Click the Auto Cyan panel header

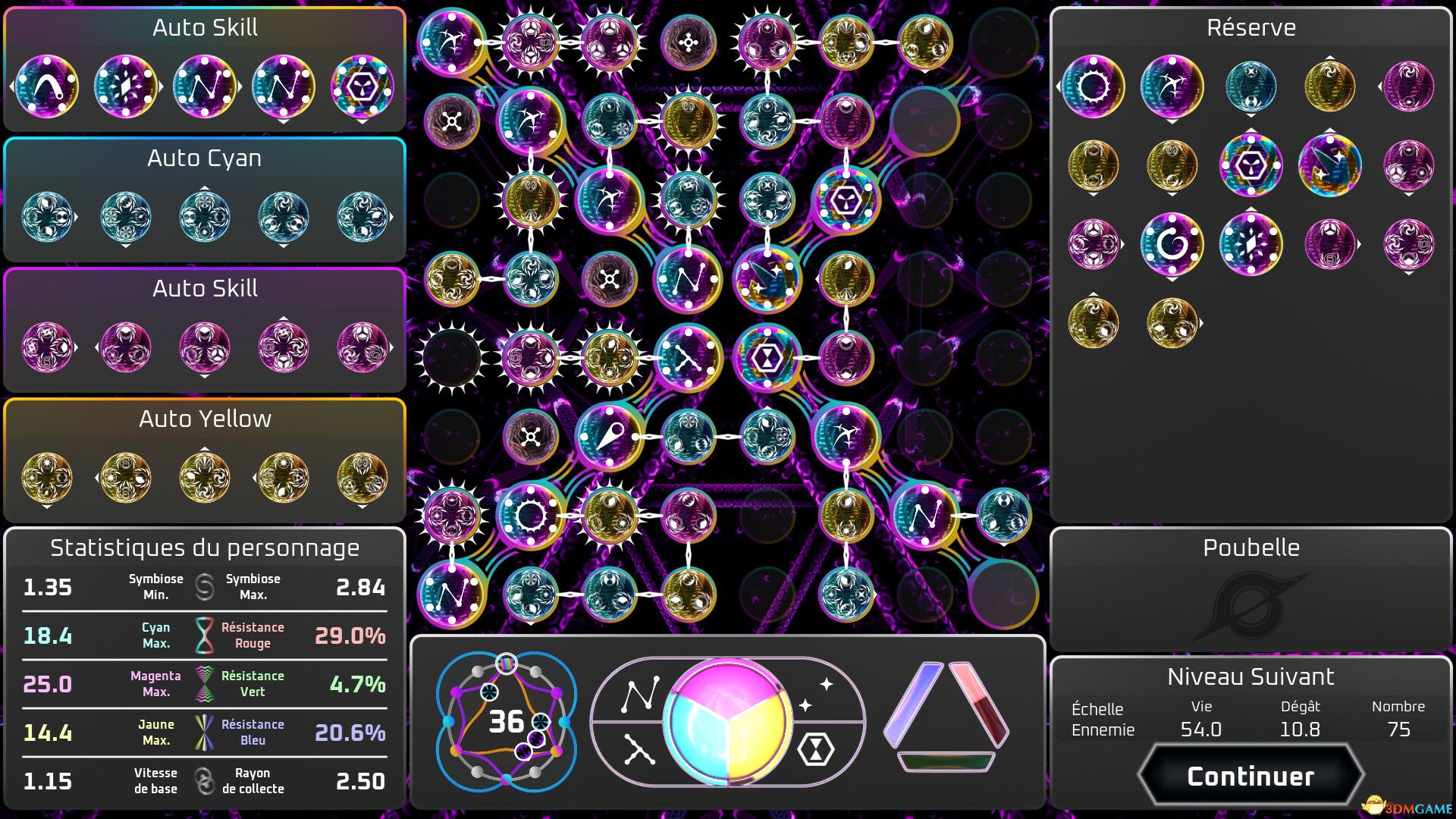click(203, 158)
